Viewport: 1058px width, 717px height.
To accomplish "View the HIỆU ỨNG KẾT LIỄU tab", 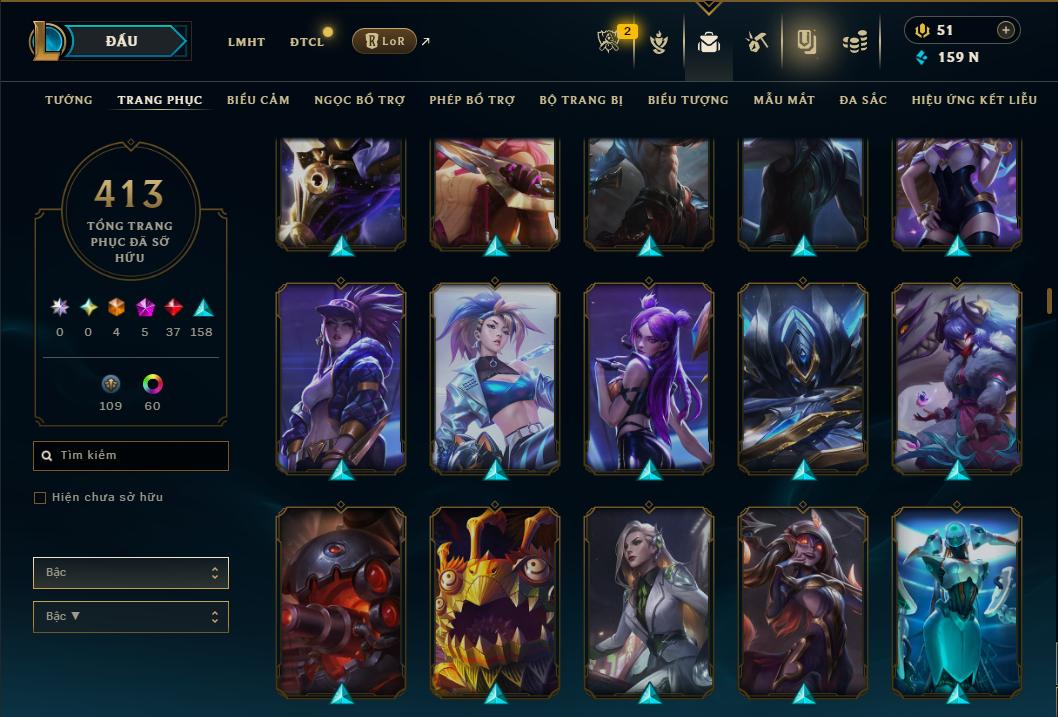I will 974,100.
